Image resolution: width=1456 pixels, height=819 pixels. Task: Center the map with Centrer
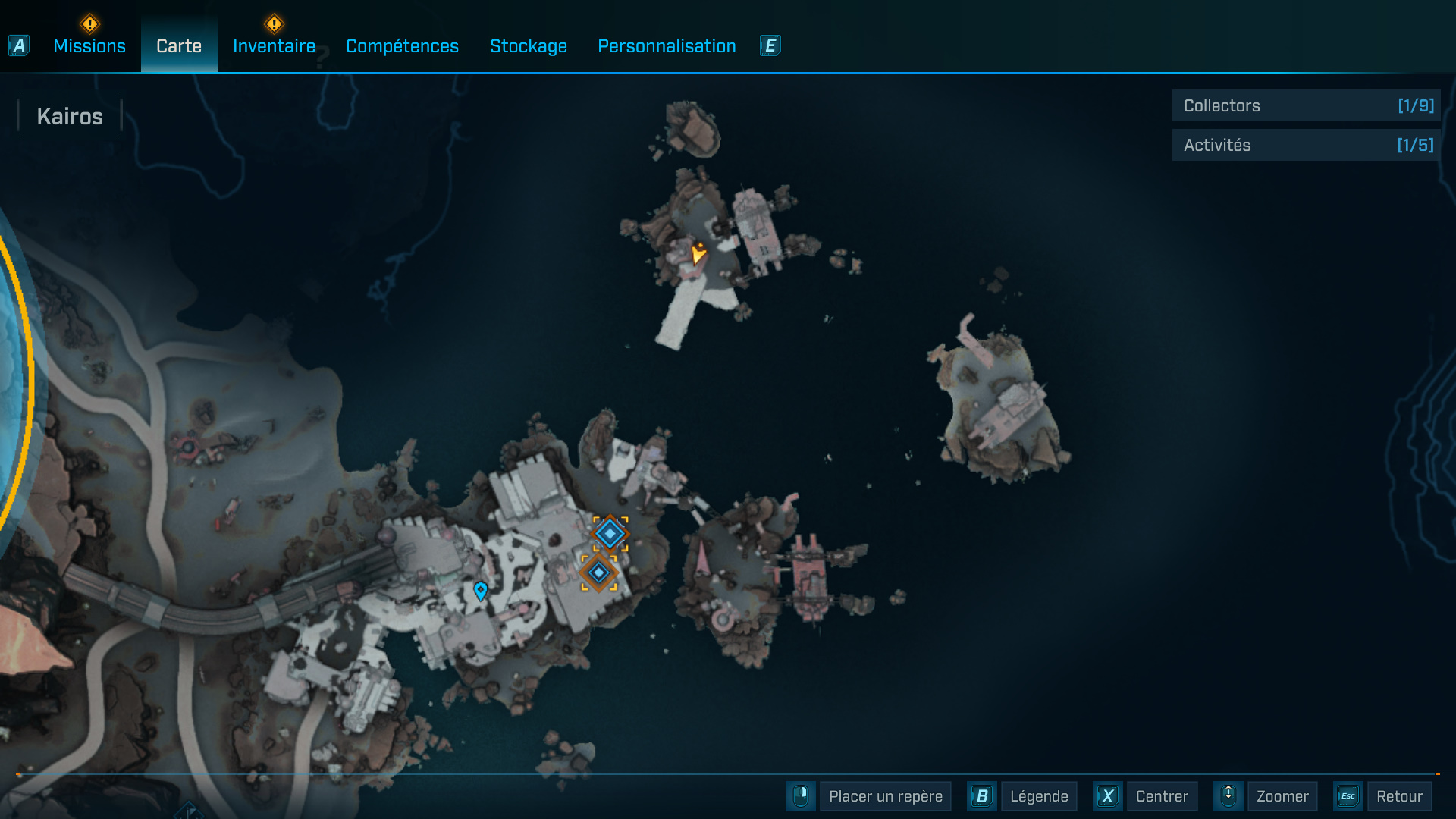(x=1161, y=796)
